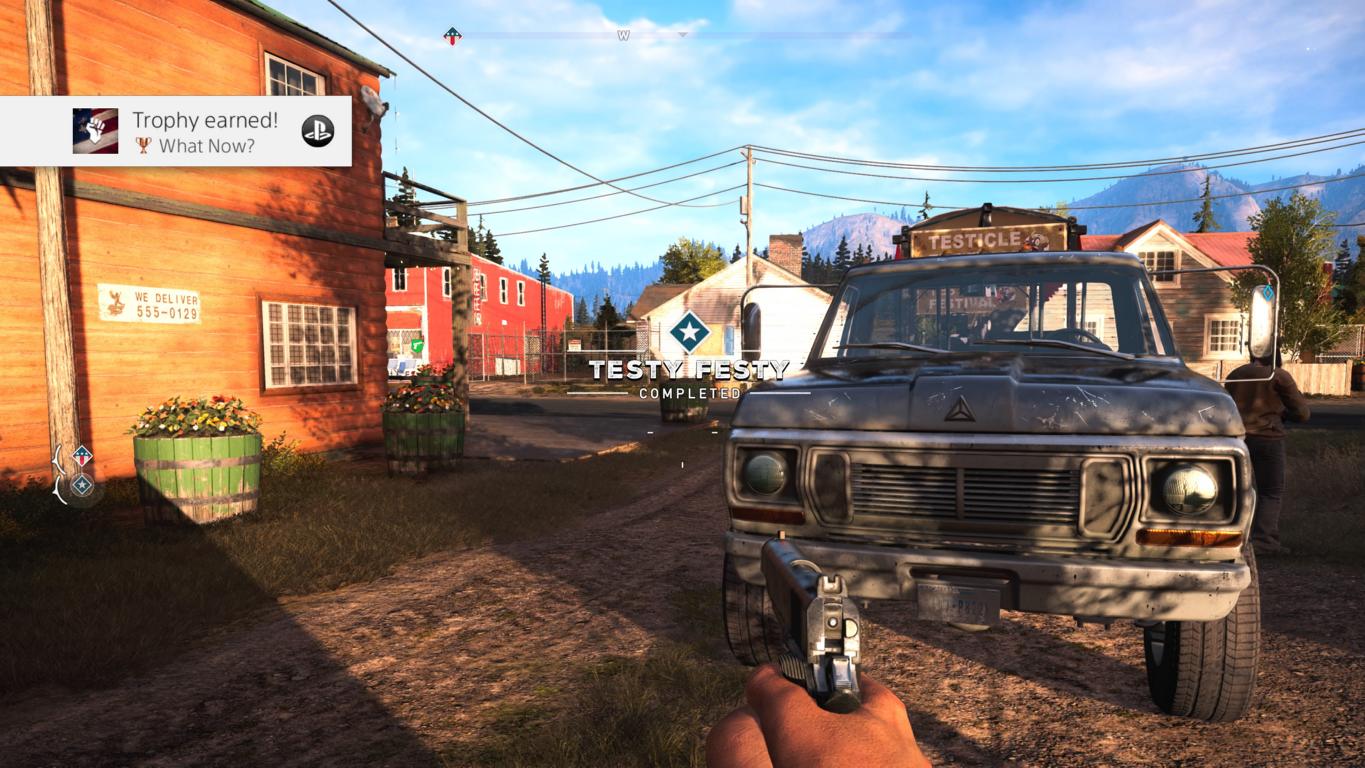Click the green shield marker by the red building
Screen dimensions: 1365x768
(x=417, y=346)
